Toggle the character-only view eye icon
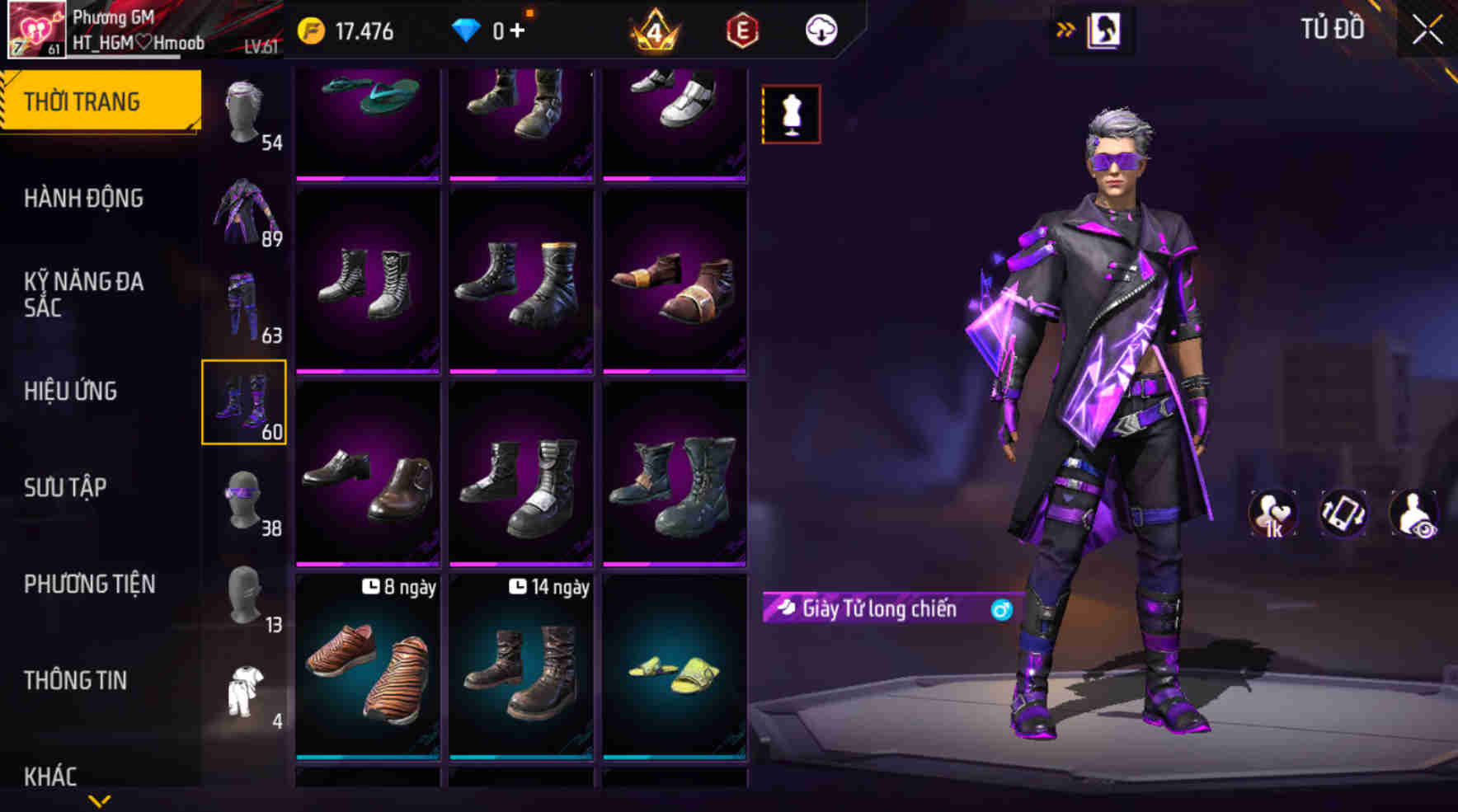 pyautogui.click(x=1416, y=513)
